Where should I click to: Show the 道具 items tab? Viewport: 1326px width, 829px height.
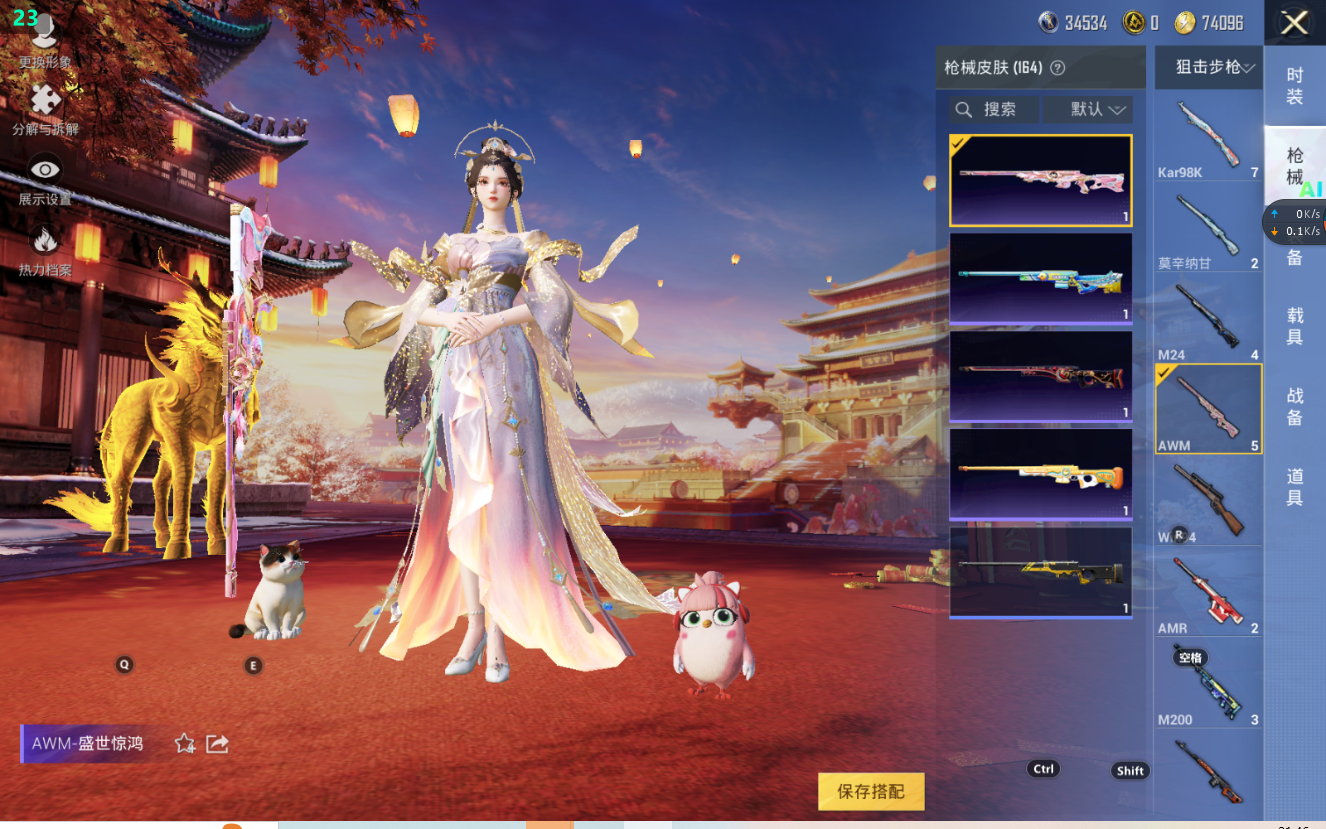click(x=1294, y=488)
